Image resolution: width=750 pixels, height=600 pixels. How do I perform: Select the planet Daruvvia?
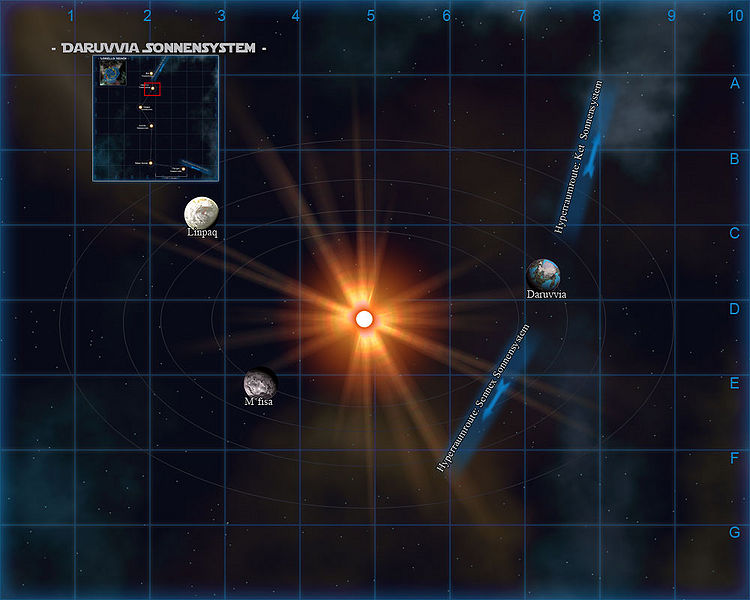(546, 275)
